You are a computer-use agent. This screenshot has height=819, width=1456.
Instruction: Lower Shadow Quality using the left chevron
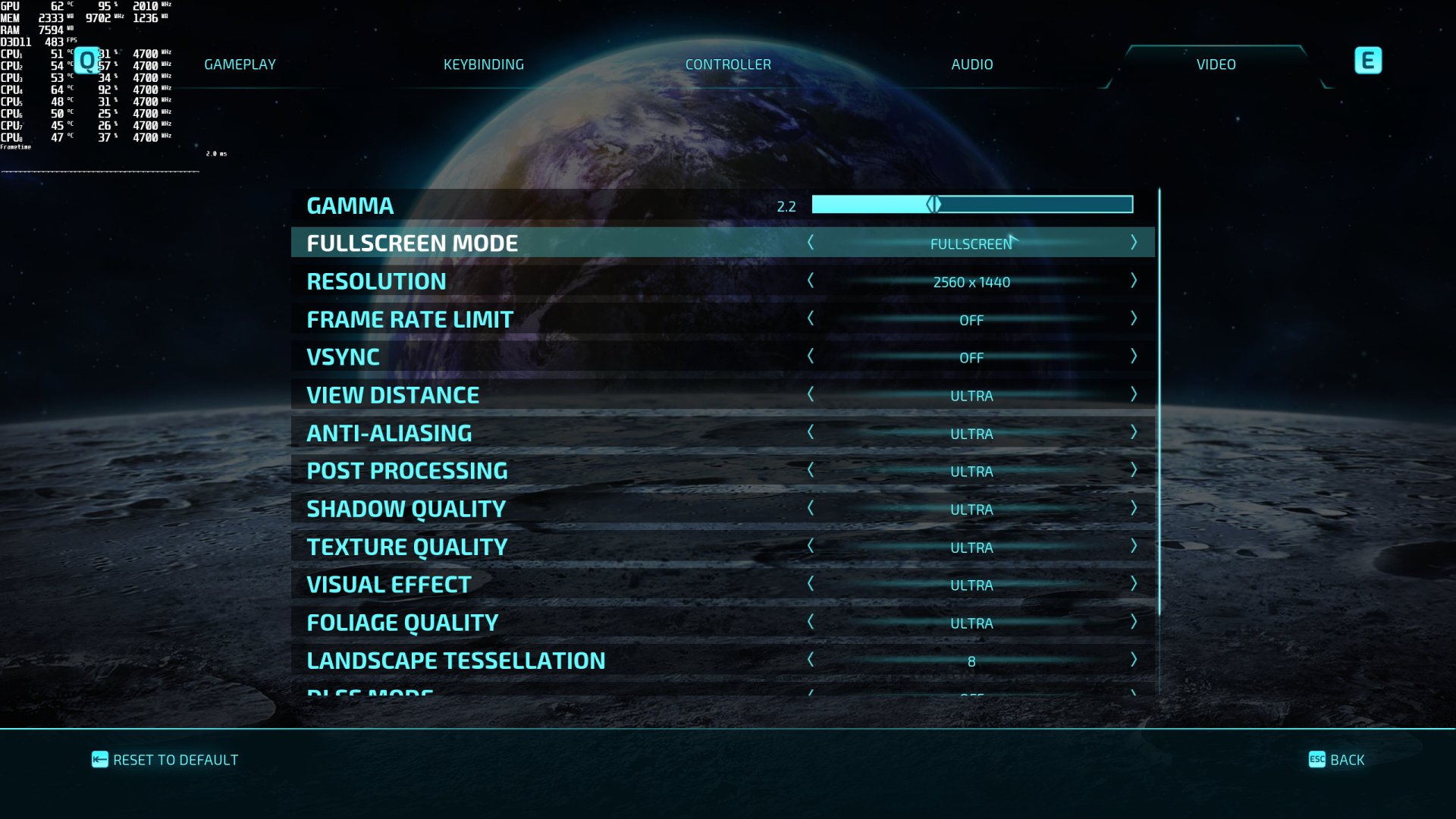[x=811, y=508]
